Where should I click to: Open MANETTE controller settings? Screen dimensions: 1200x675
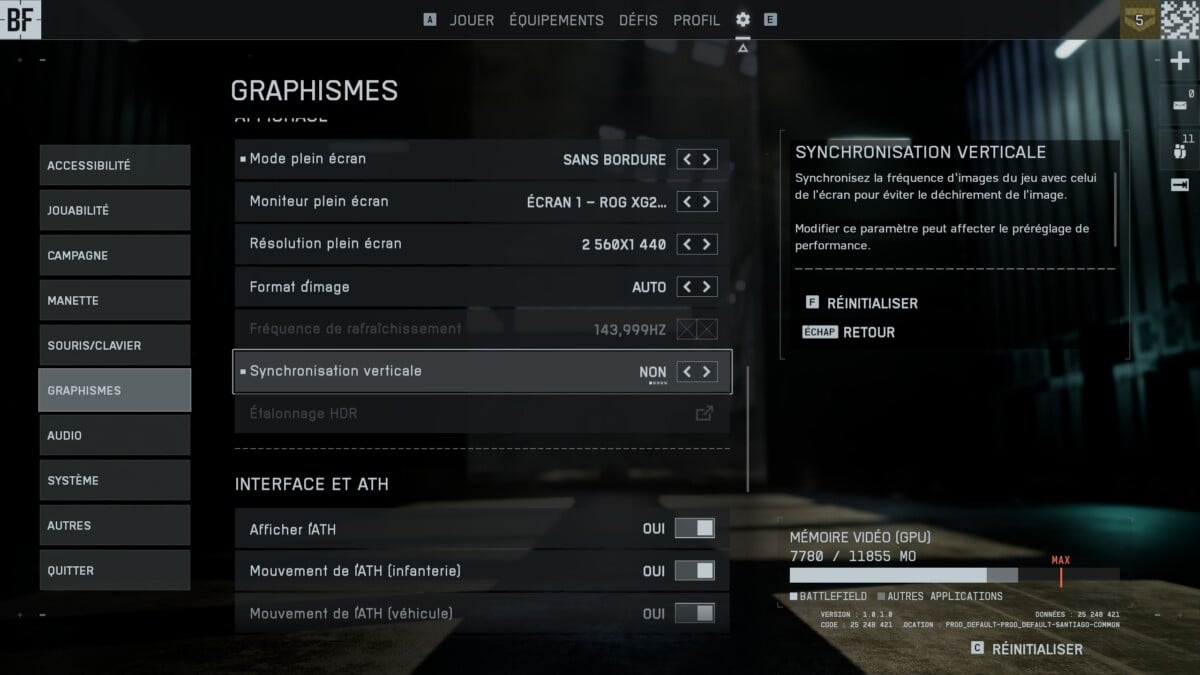coord(114,300)
